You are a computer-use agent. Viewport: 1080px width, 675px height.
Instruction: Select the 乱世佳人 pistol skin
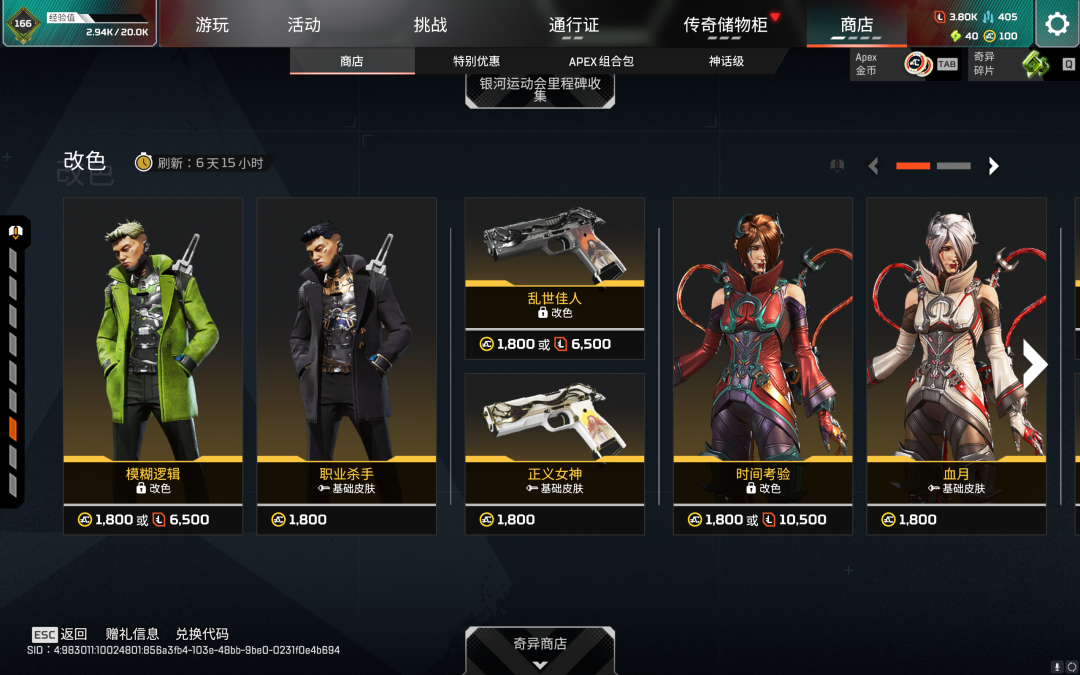coord(554,262)
